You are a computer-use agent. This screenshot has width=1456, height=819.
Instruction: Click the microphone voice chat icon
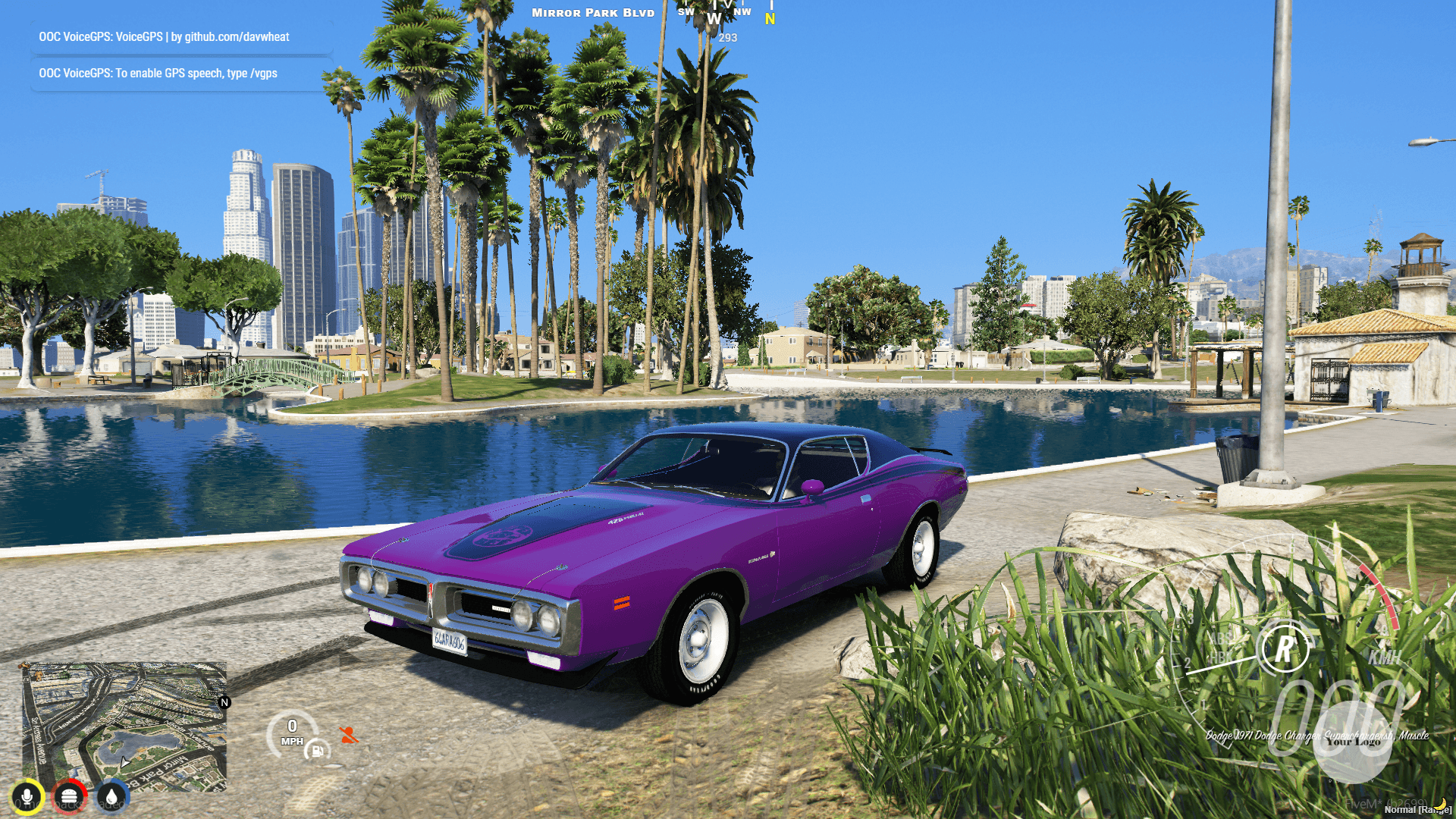(27, 795)
